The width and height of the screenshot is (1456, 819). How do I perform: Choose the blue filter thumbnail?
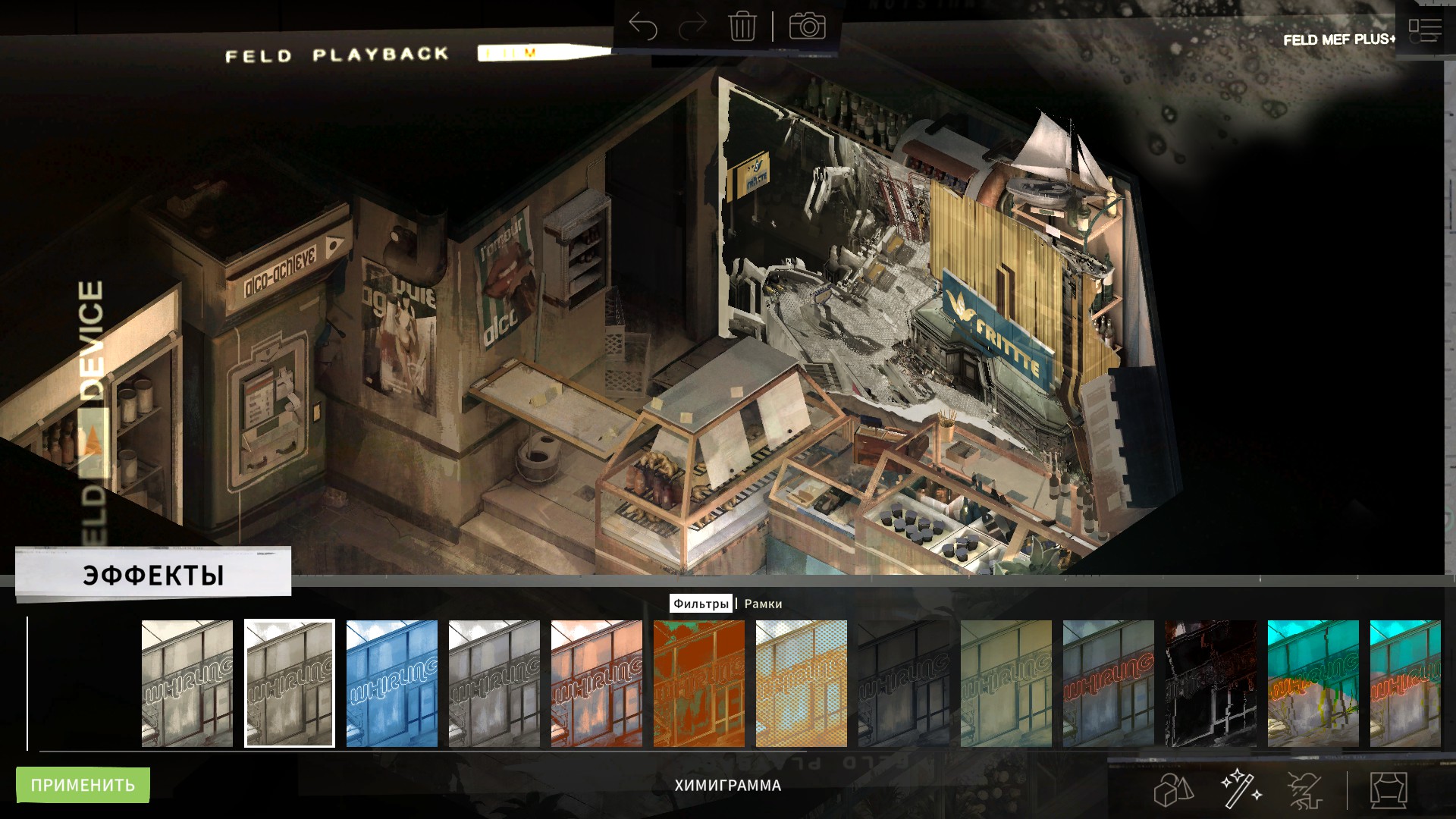[x=392, y=683]
